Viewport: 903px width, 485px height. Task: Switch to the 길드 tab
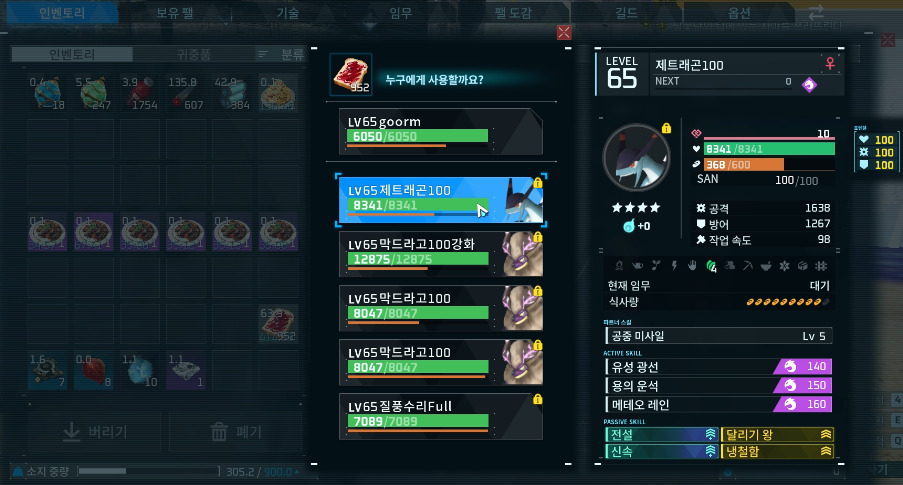(x=626, y=13)
